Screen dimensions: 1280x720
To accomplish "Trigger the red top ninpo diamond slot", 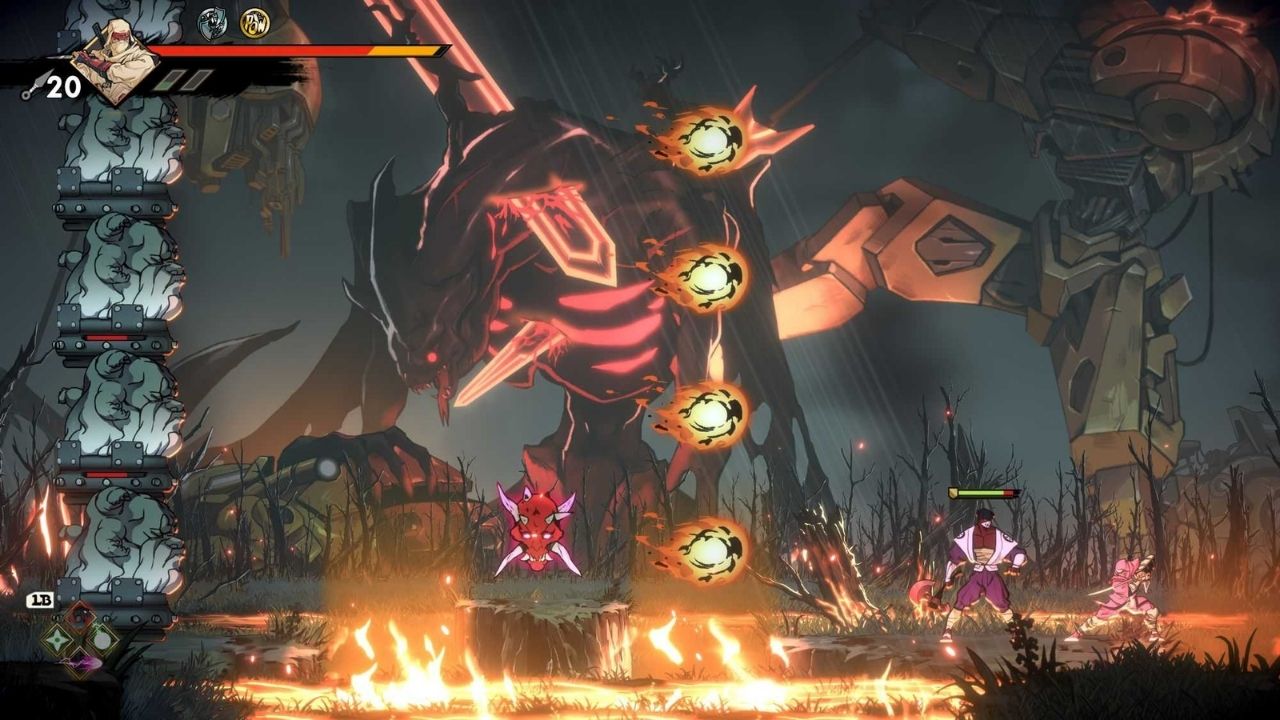I will click(80, 617).
